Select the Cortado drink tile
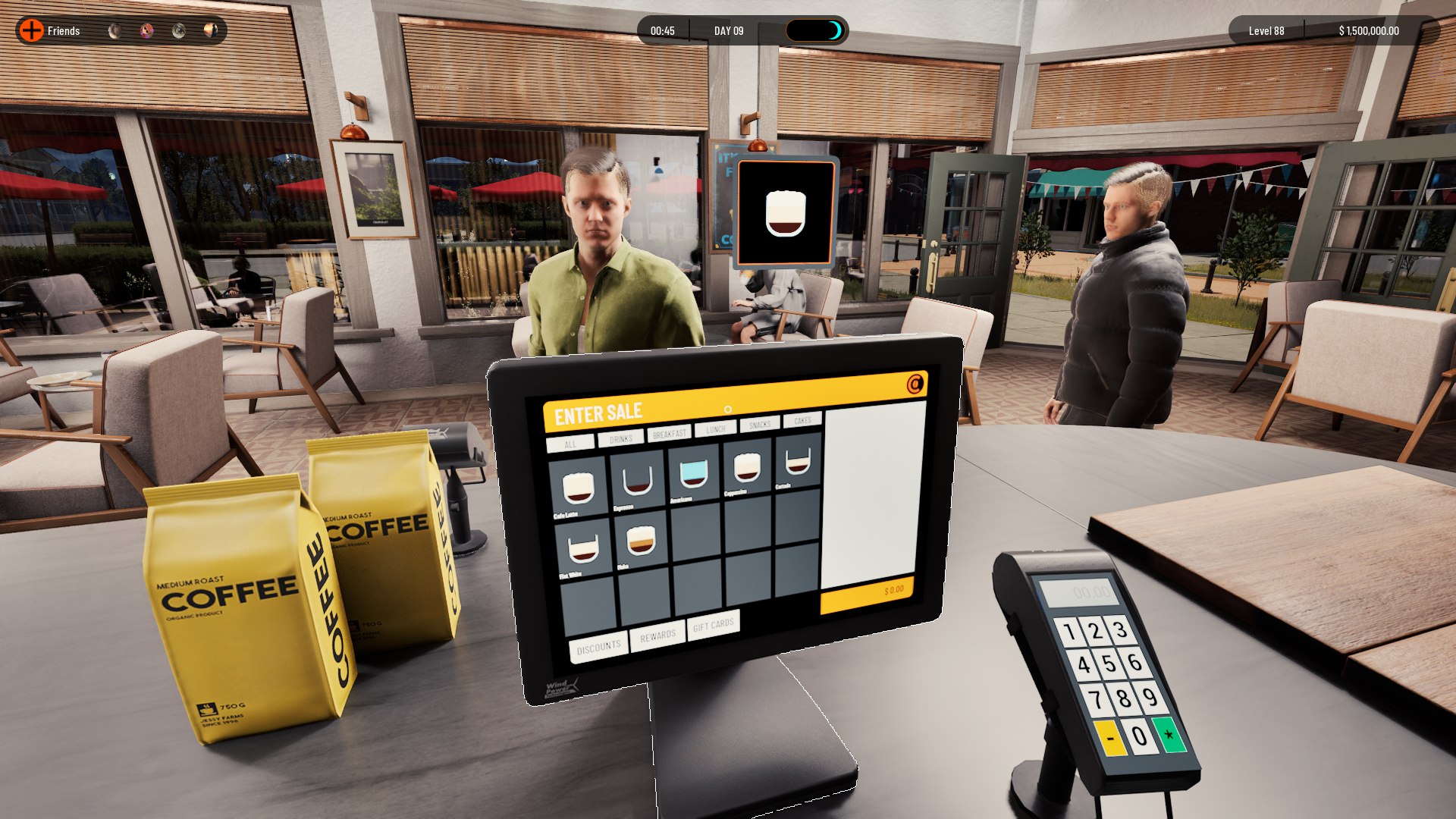The height and width of the screenshot is (819, 1456). 798,461
